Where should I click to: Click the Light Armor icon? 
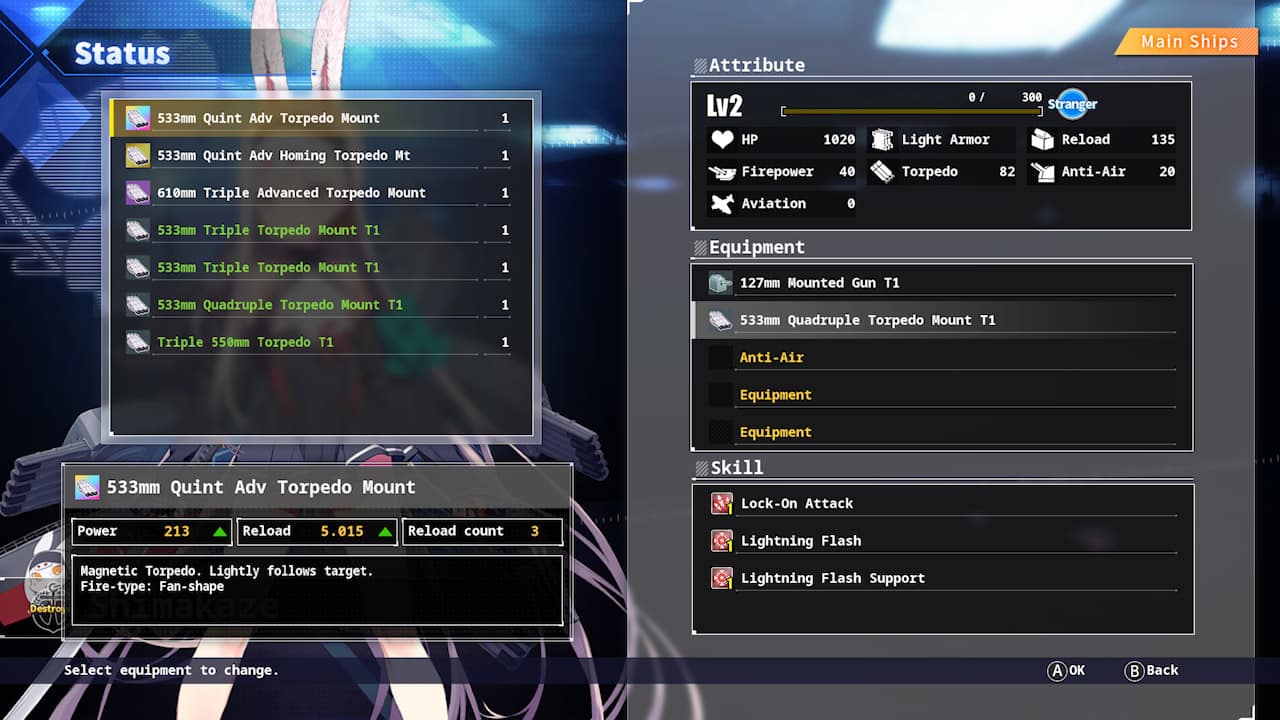click(x=882, y=139)
